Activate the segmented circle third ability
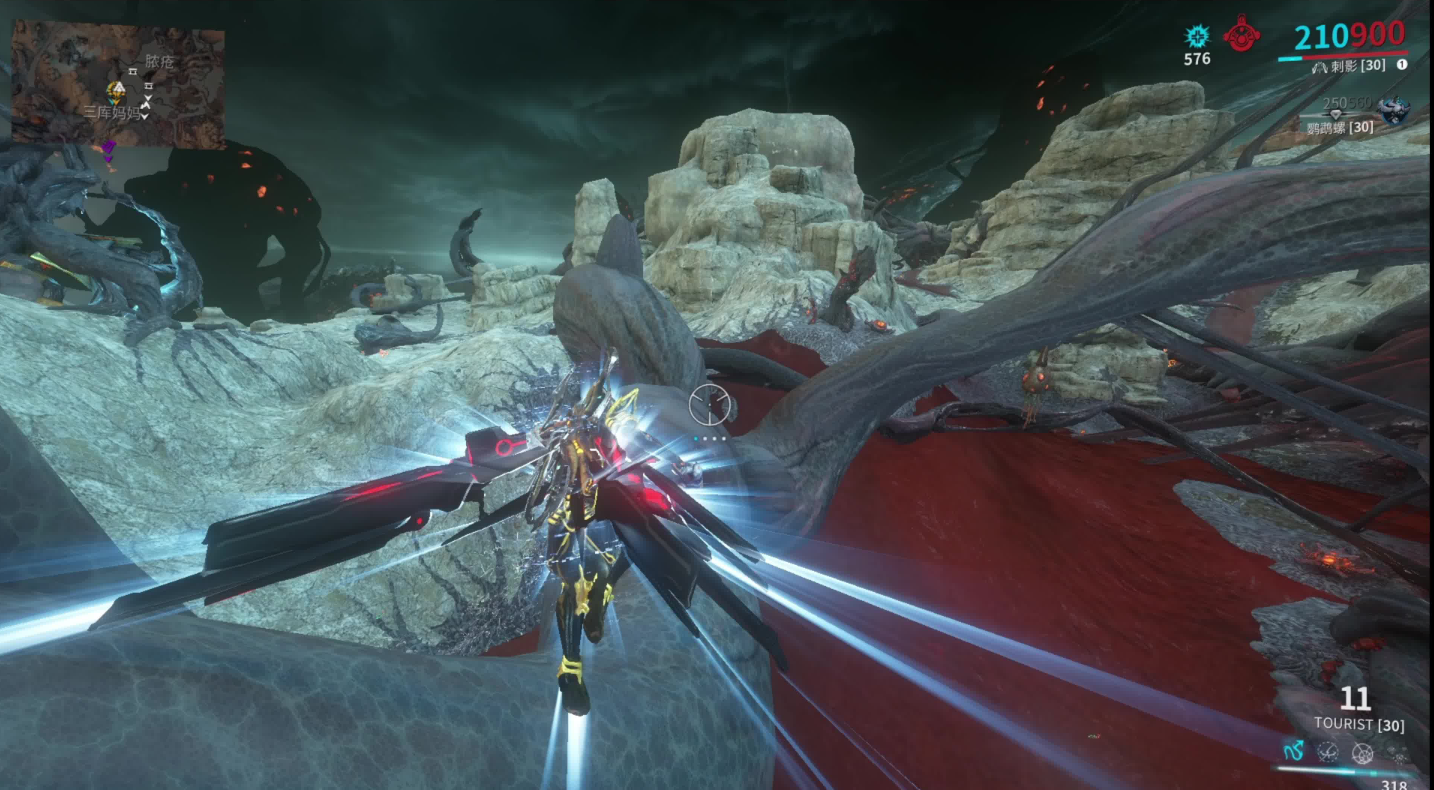This screenshot has height=790, width=1434. click(x=1362, y=753)
